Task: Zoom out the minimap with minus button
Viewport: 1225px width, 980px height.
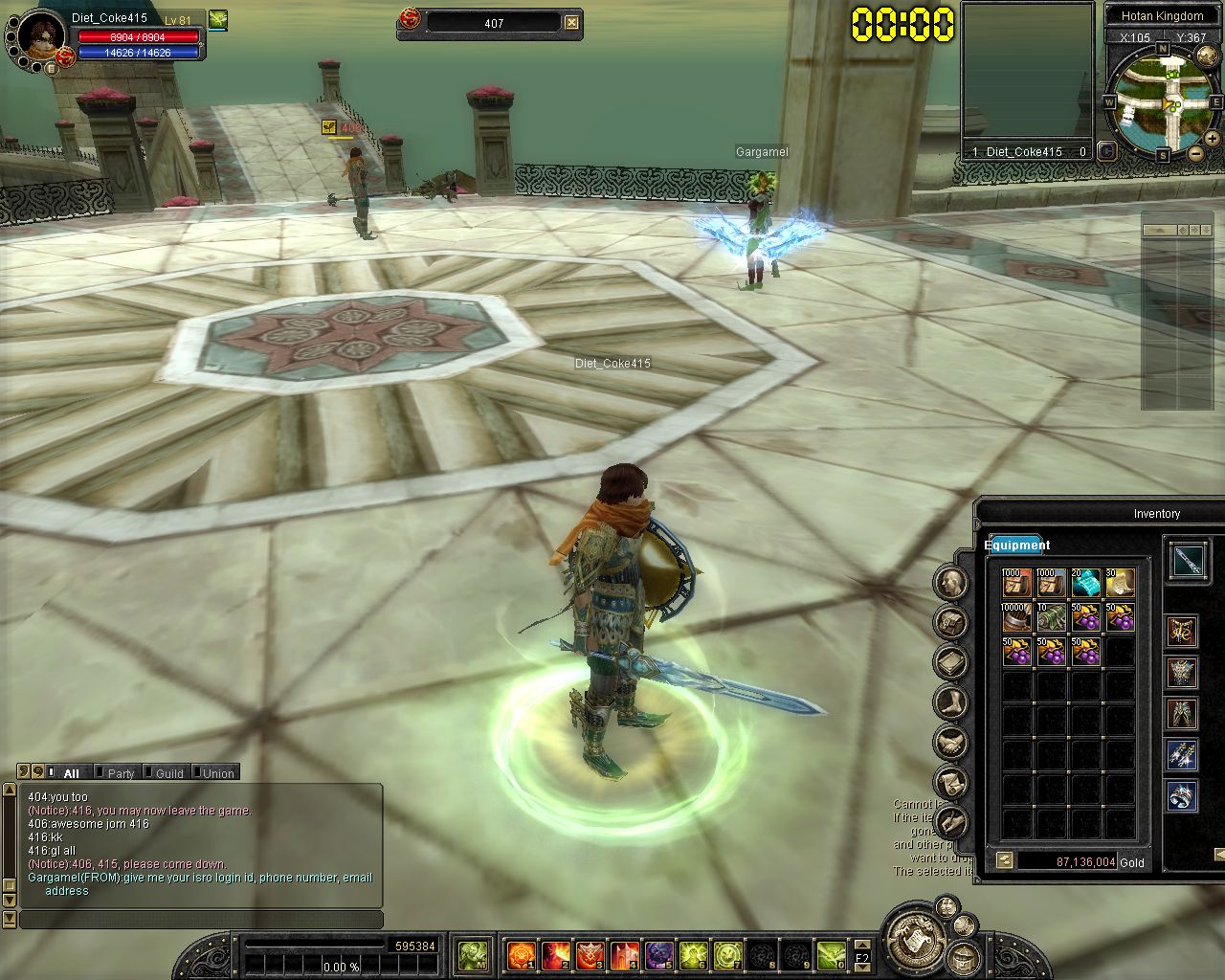Action: 1195,153
